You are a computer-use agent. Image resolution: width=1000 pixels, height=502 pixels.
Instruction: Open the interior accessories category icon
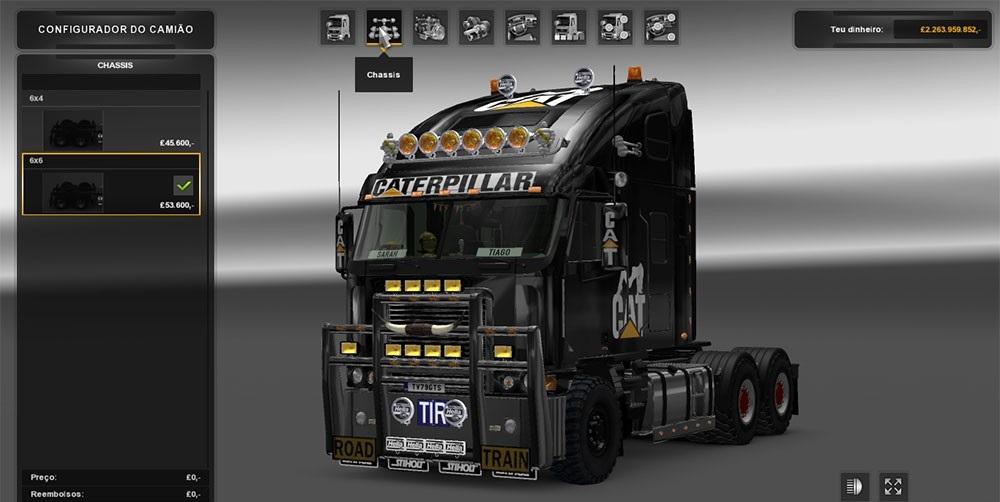click(x=661, y=27)
